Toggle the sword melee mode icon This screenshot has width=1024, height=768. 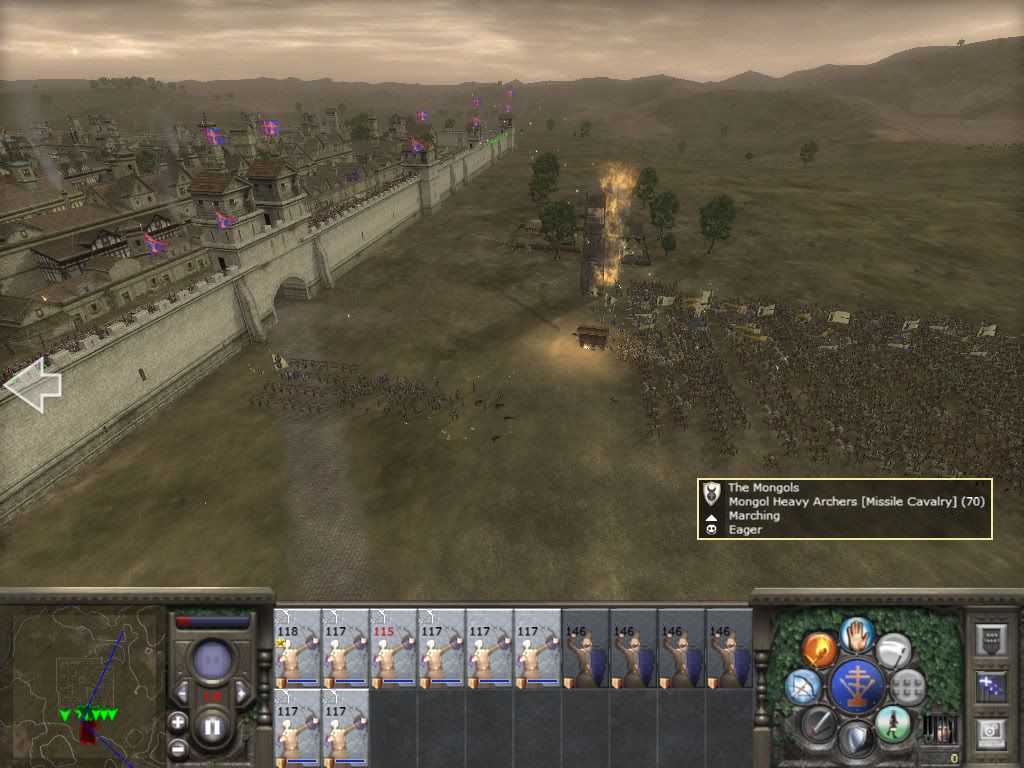coord(819,722)
